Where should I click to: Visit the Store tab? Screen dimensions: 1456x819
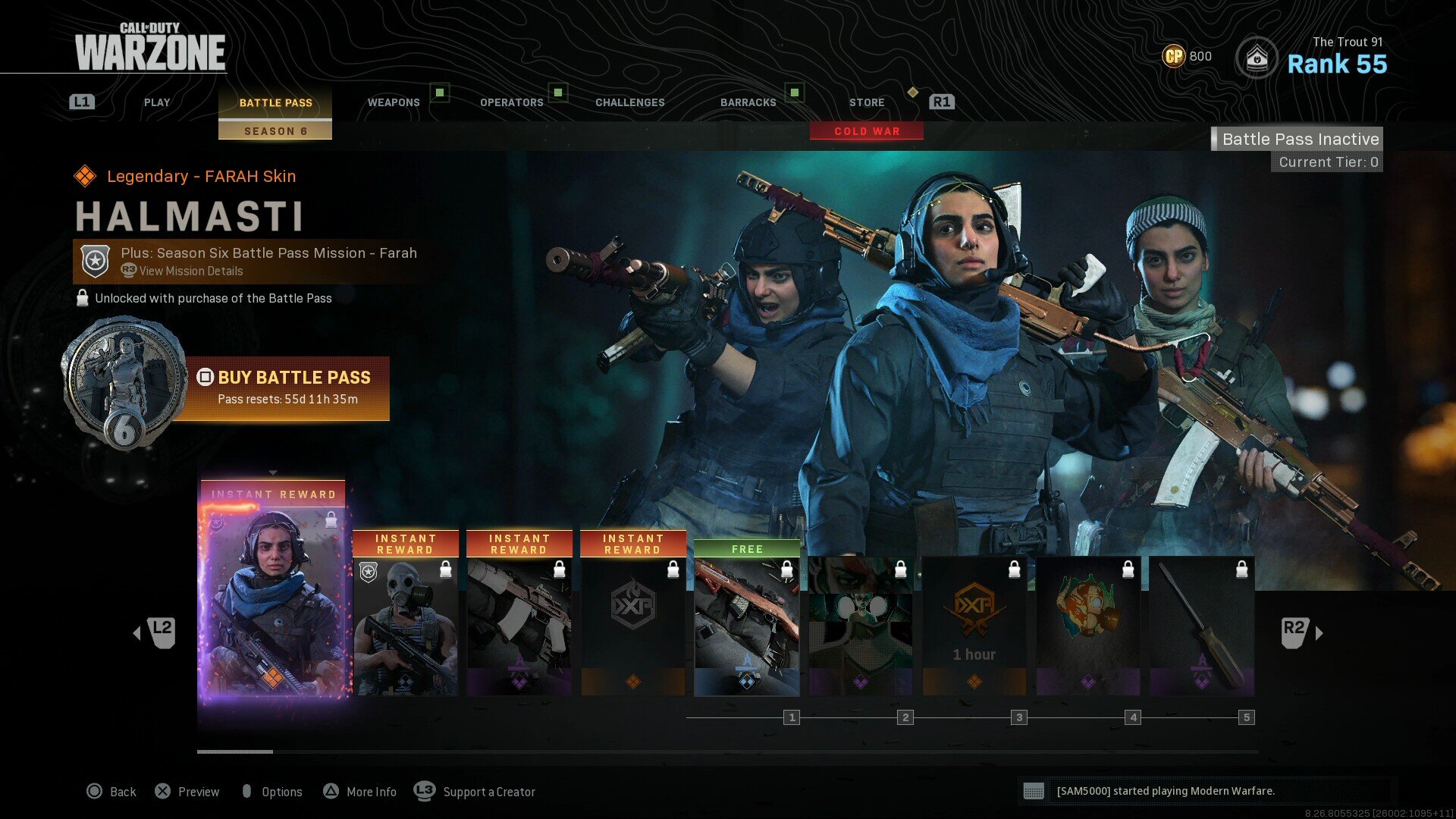click(867, 102)
